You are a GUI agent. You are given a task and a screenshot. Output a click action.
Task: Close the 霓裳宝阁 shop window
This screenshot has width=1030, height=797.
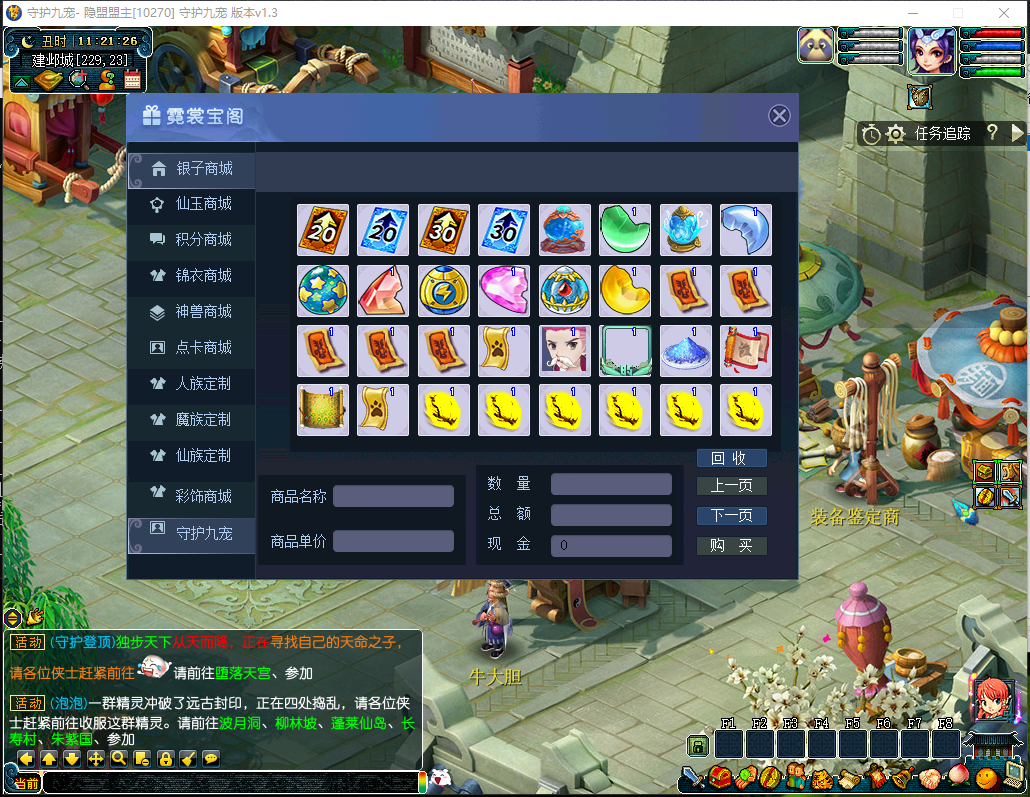click(779, 116)
